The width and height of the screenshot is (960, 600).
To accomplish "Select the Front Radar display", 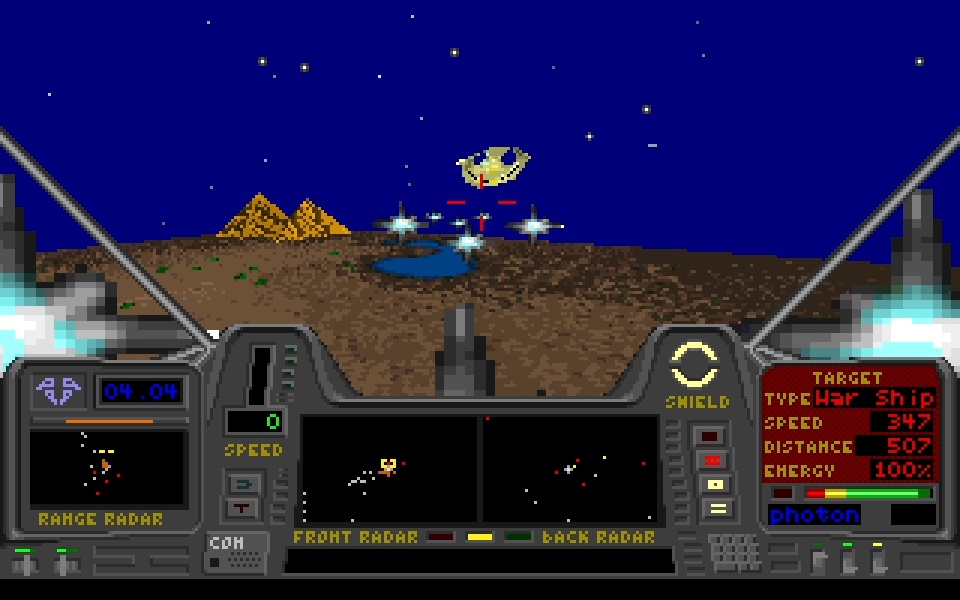I will click(389, 469).
